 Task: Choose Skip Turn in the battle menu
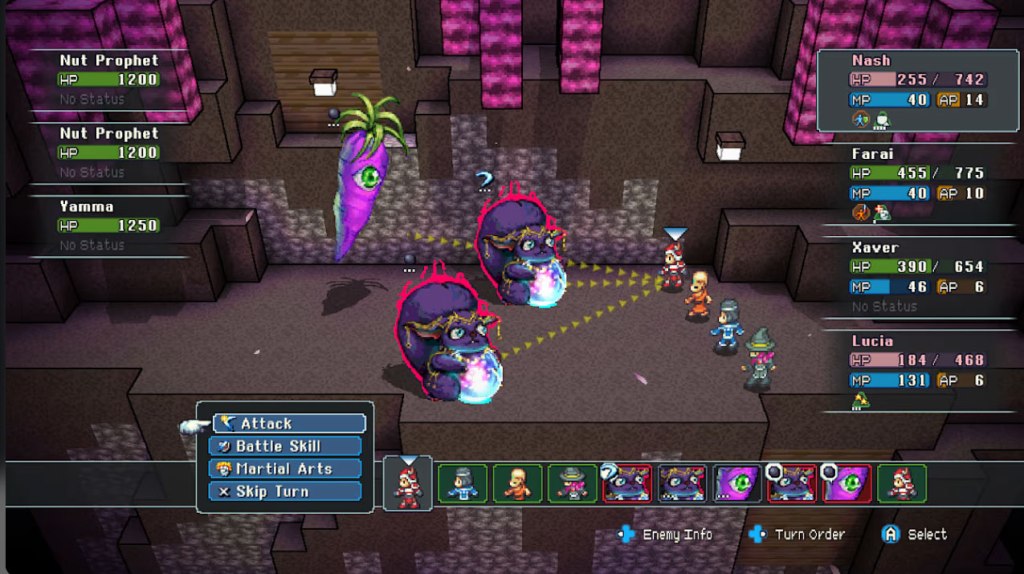pyautogui.click(x=286, y=491)
